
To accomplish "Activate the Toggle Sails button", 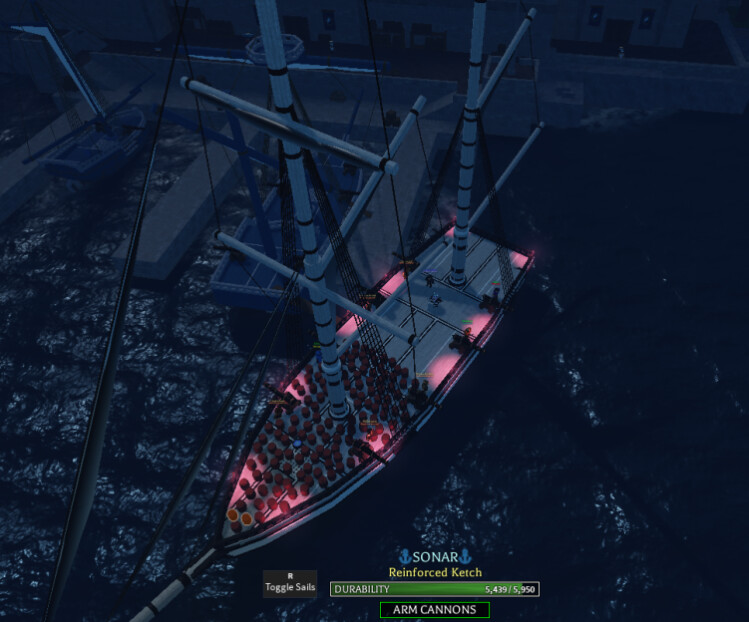I will [290, 584].
